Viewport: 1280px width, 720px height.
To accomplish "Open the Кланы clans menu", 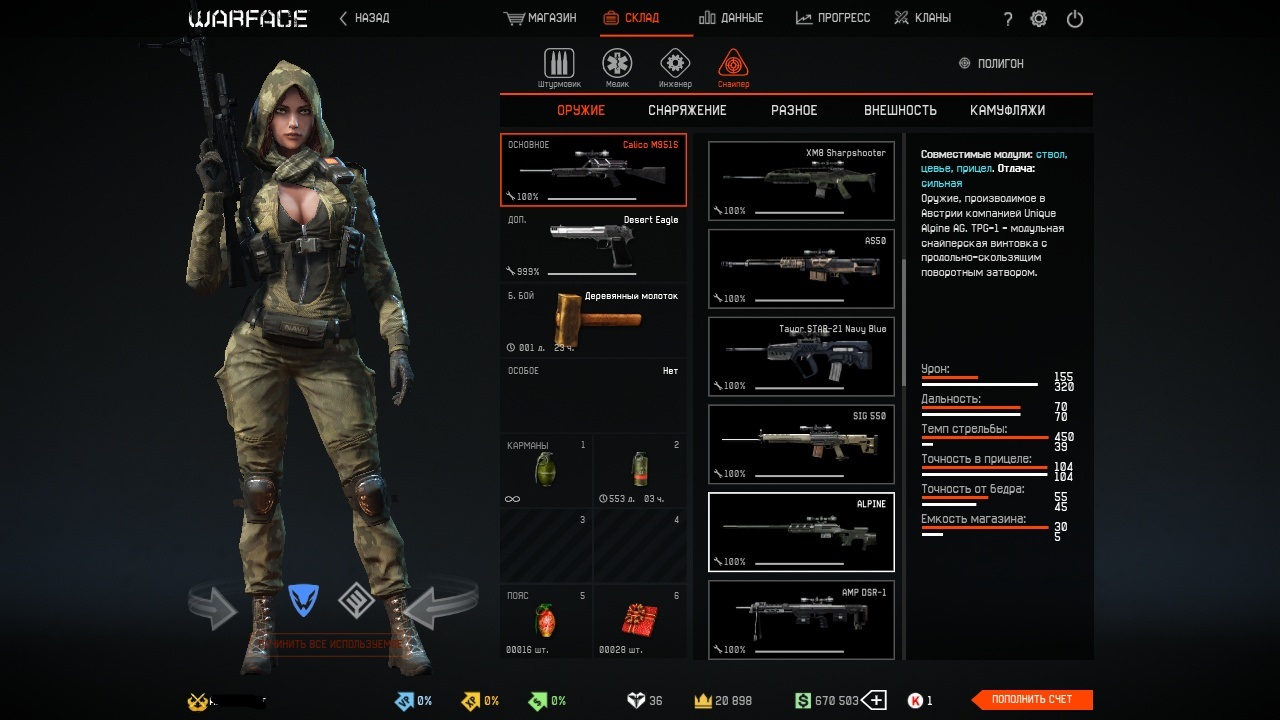I will (x=922, y=18).
